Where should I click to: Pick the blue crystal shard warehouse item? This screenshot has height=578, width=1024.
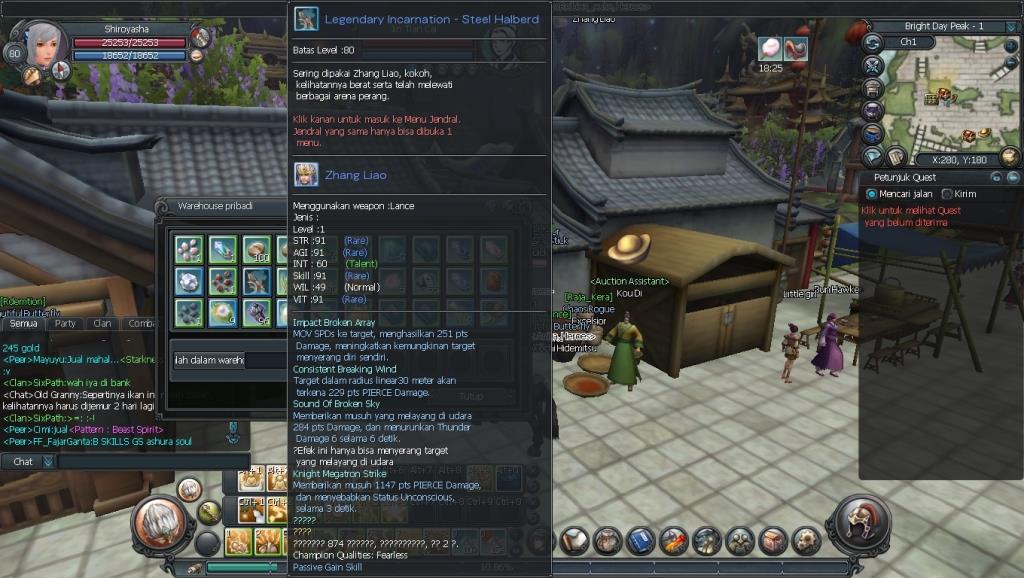pos(222,249)
